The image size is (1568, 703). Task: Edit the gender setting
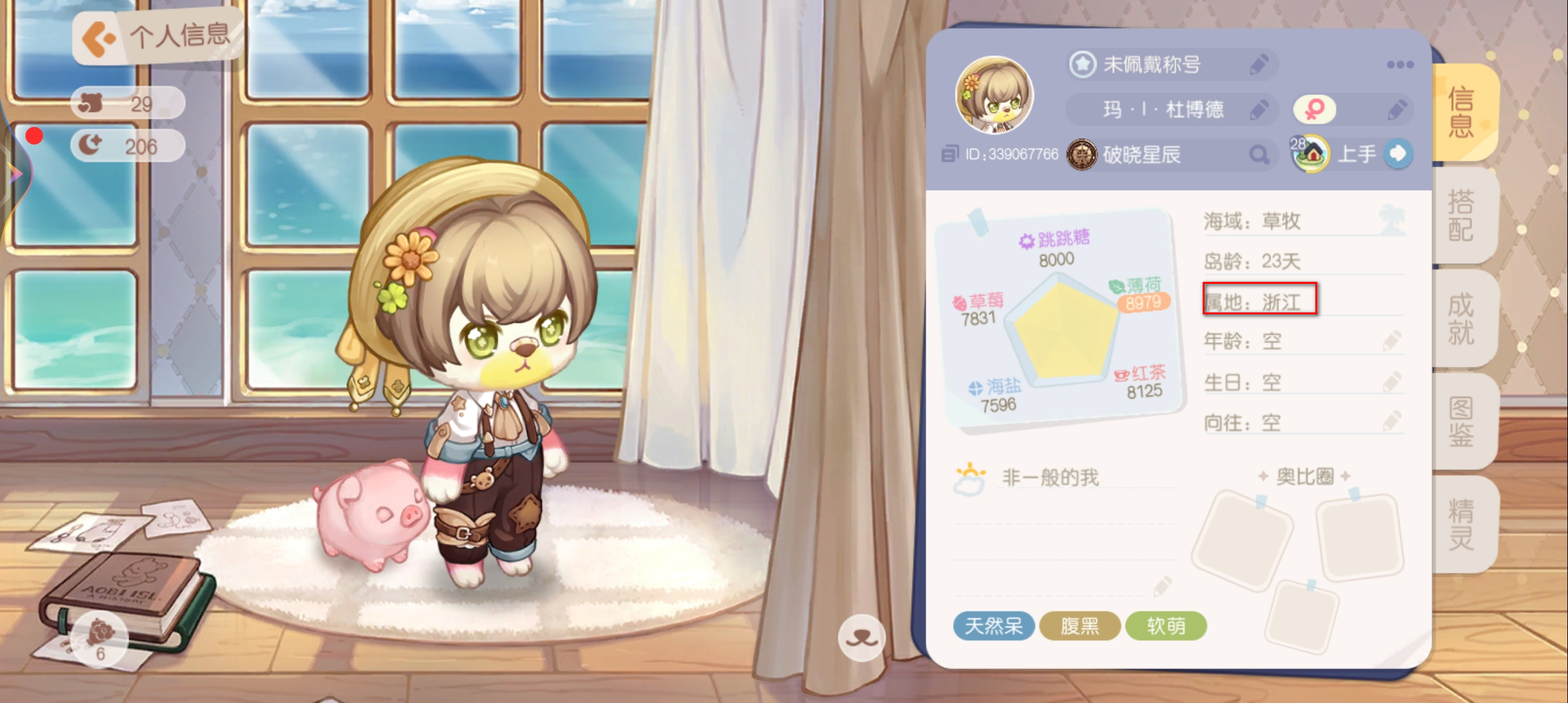[1395, 109]
